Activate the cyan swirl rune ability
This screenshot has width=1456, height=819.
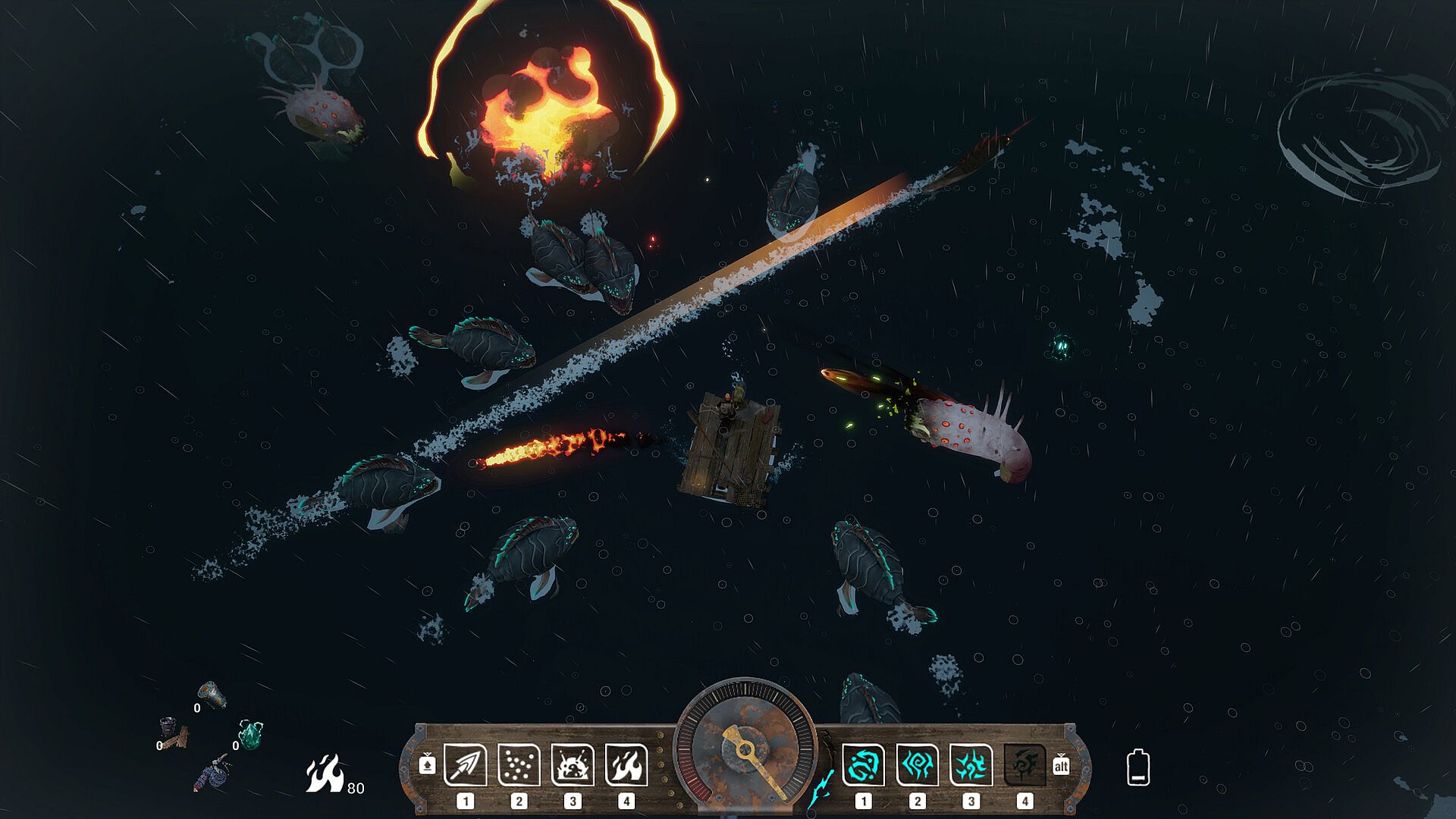[x=863, y=764]
